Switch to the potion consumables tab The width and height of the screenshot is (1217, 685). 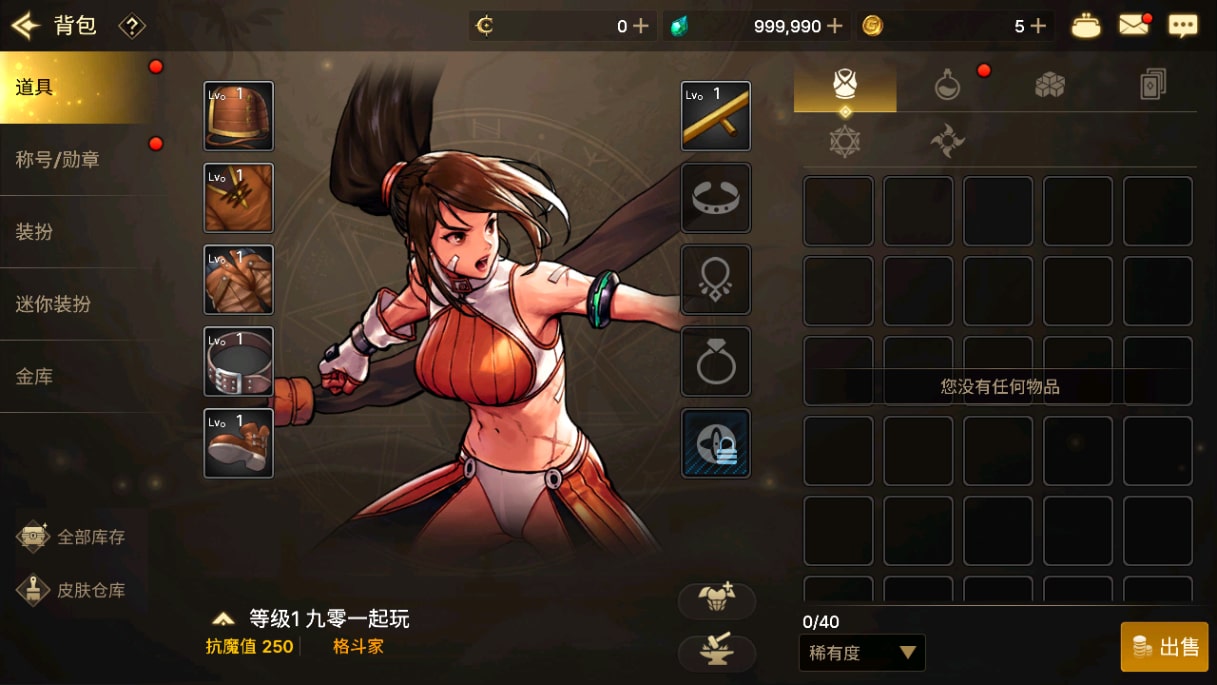[x=947, y=87]
